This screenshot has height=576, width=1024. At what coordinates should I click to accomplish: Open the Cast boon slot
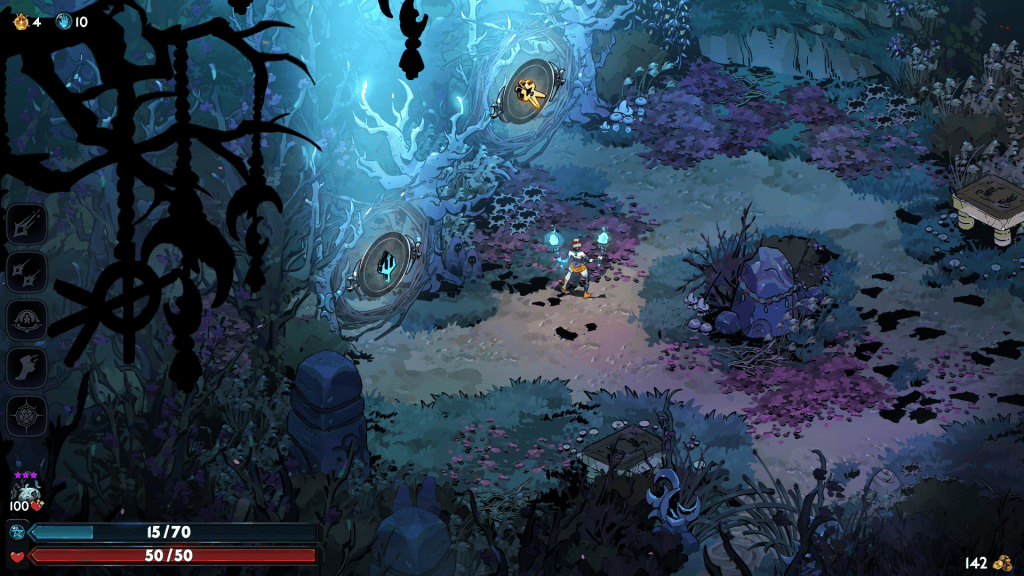point(27,319)
